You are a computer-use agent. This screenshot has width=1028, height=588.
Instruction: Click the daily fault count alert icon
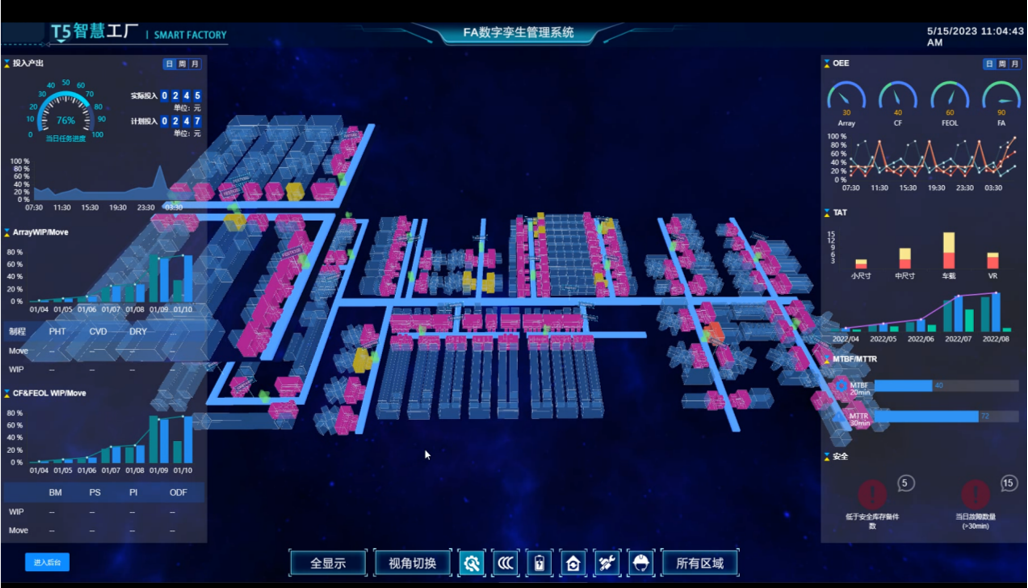(x=976, y=493)
